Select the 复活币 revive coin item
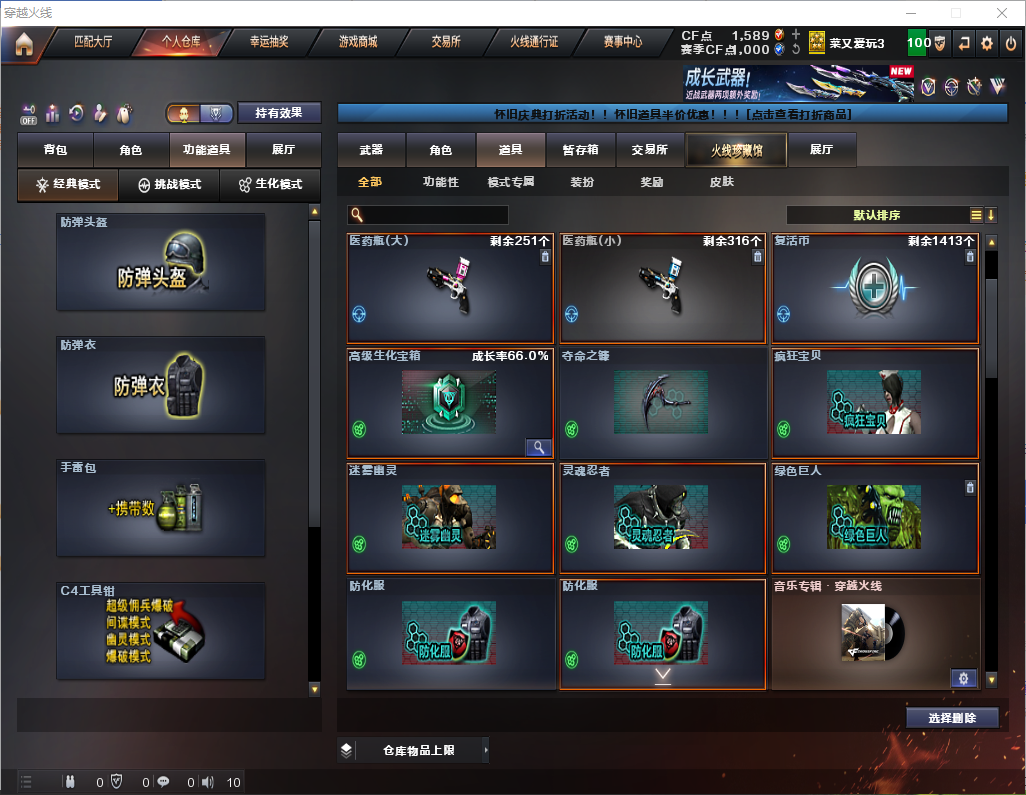The height and width of the screenshot is (795, 1026). tap(875, 289)
